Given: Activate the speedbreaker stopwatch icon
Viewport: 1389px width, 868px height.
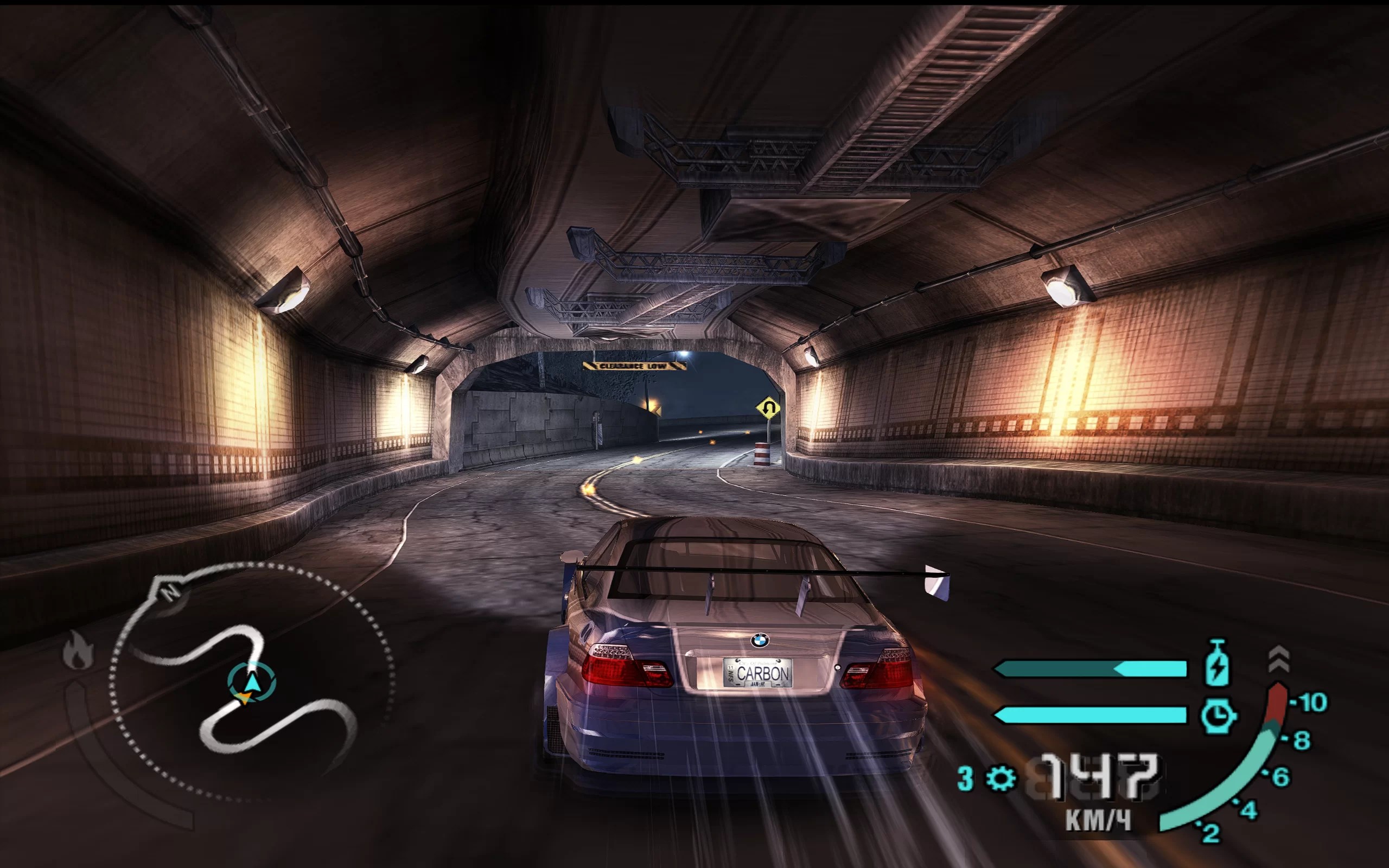Looking at the screenshot, I should (1218, 716).
